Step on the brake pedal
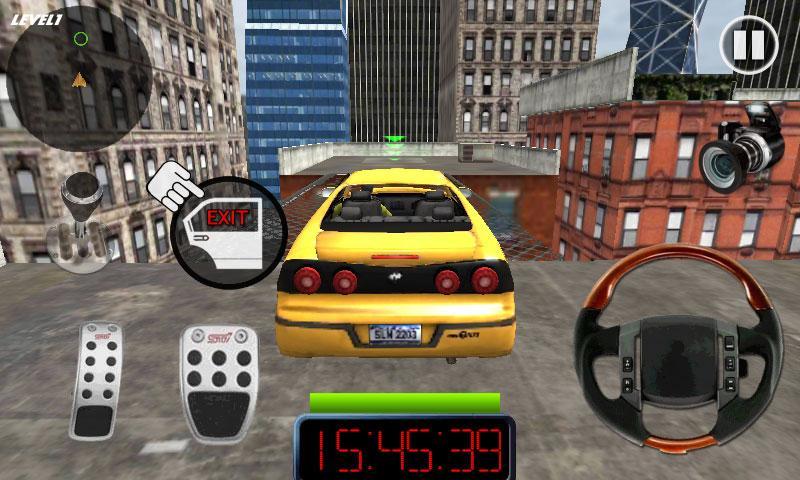Image resolution: width=800 pixels, height=480 pixels. point(96,380)
